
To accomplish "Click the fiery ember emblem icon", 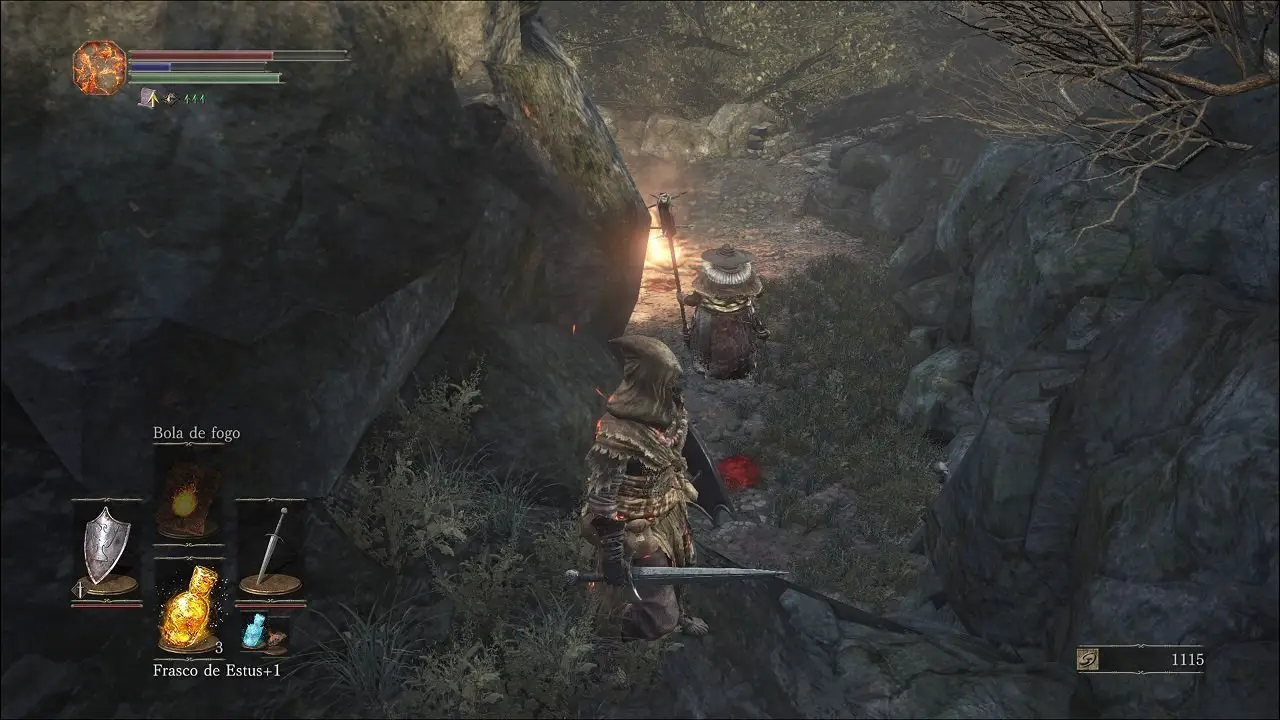I will coord(99,67).
